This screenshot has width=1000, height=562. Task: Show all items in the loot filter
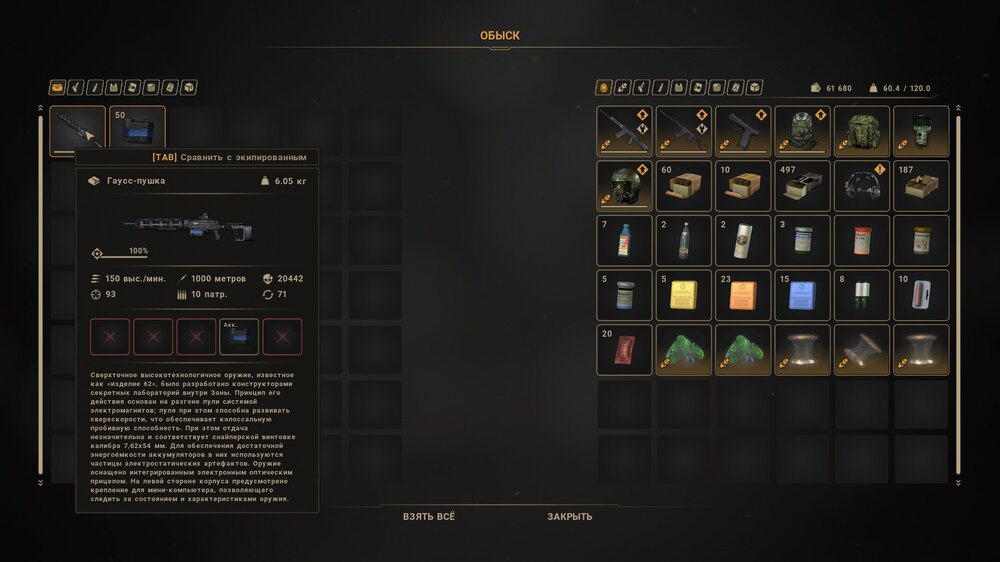point(57,87)
